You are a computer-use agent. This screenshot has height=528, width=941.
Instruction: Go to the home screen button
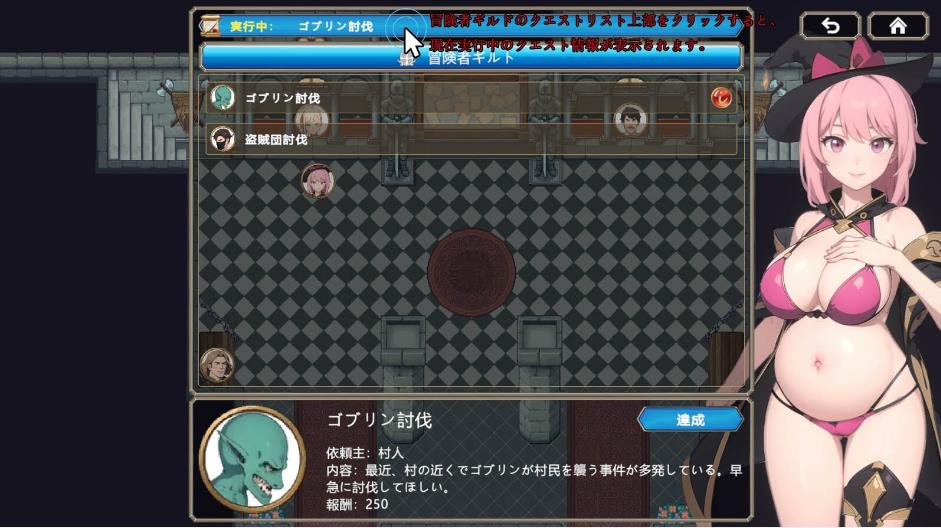coord(898,26)
